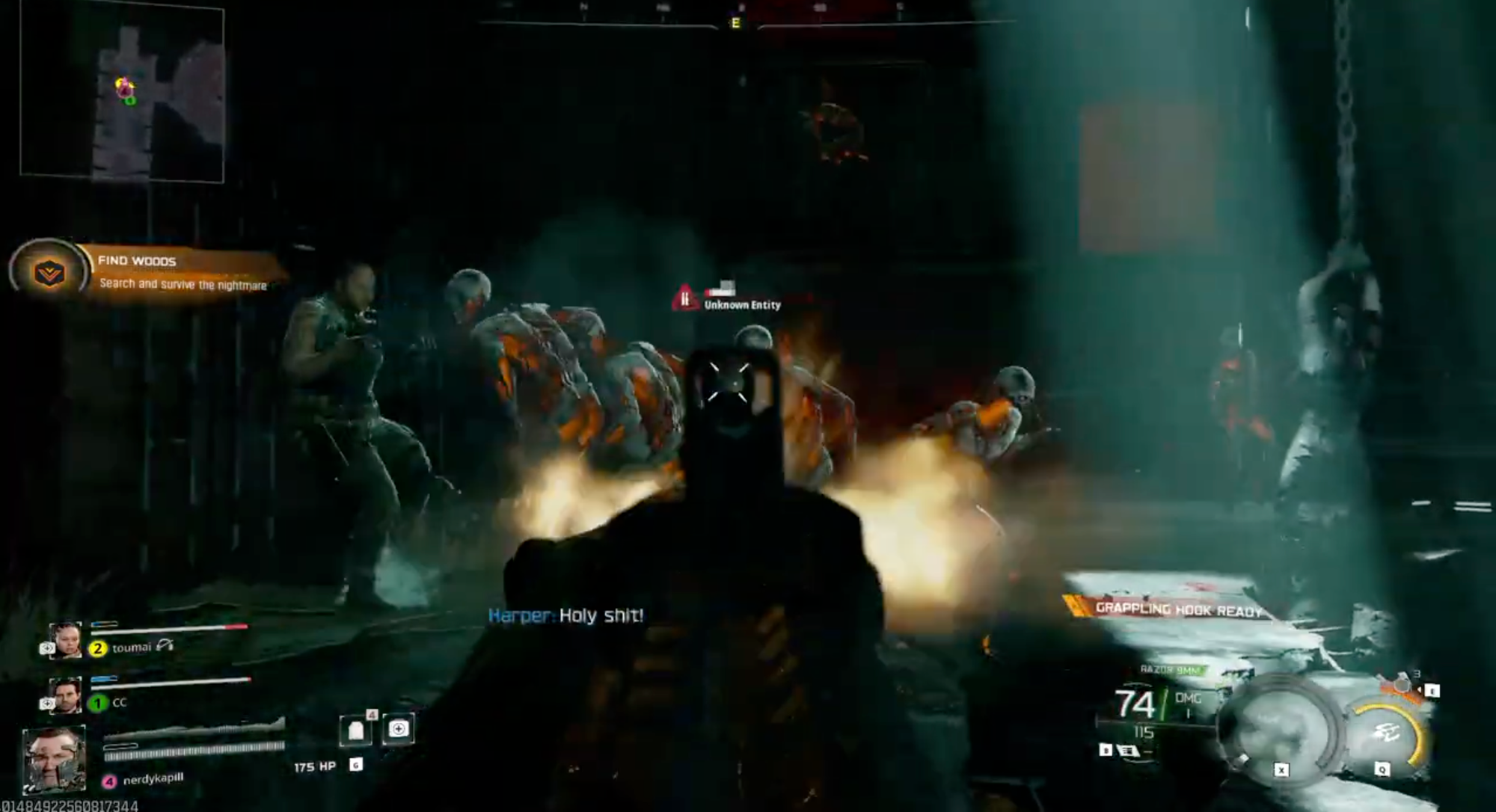Open the compass E direction marker
This screenshot has height=812, width=1496.
734,23
